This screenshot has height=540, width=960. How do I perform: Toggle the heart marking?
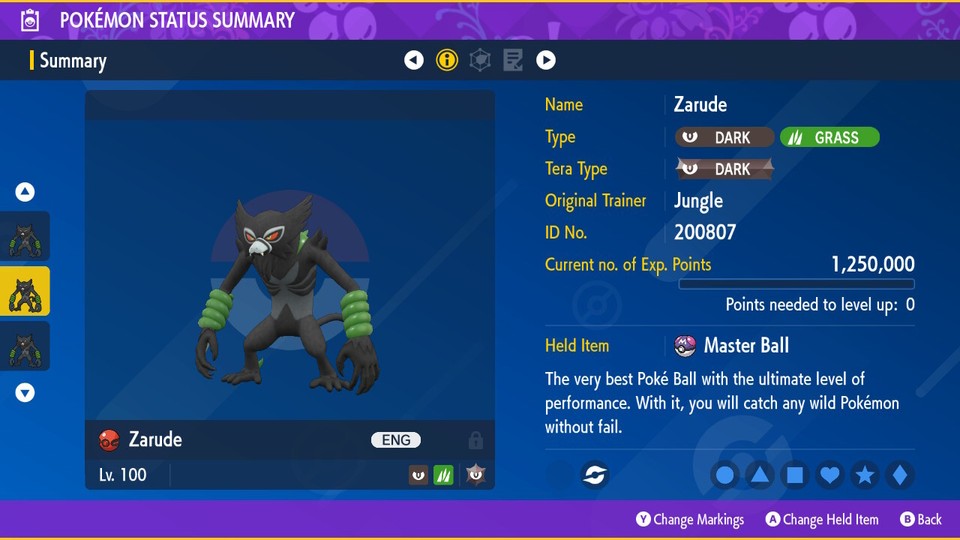tap(830, 475)
